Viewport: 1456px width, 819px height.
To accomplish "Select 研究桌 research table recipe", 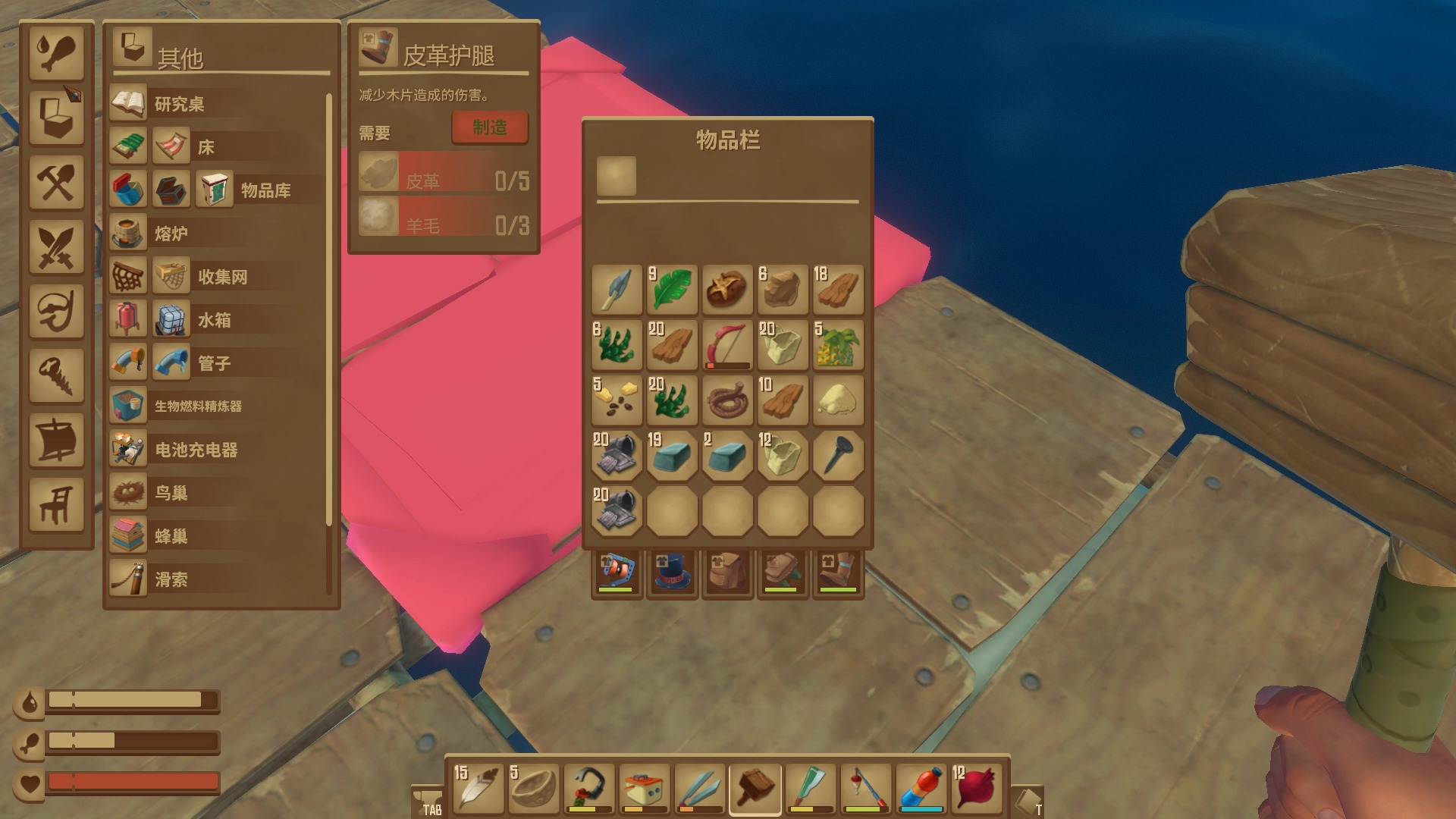I will (x=179, y=104).
